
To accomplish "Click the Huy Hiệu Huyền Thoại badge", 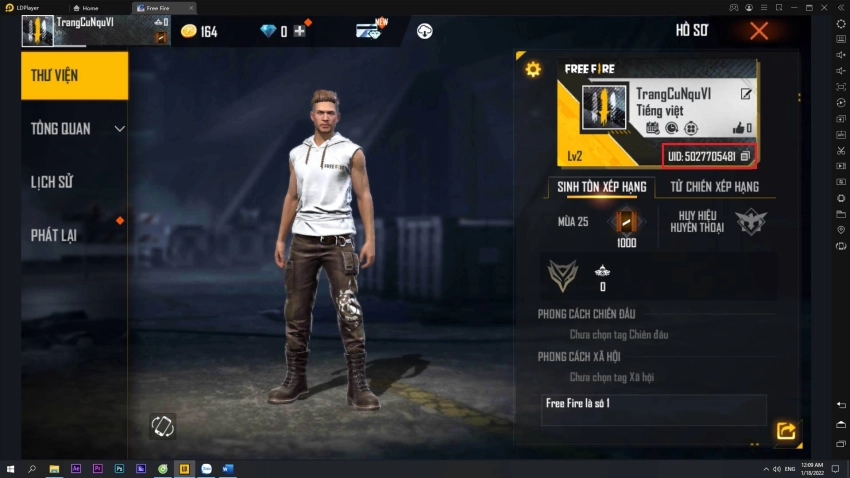I will [x=750, y=221].
